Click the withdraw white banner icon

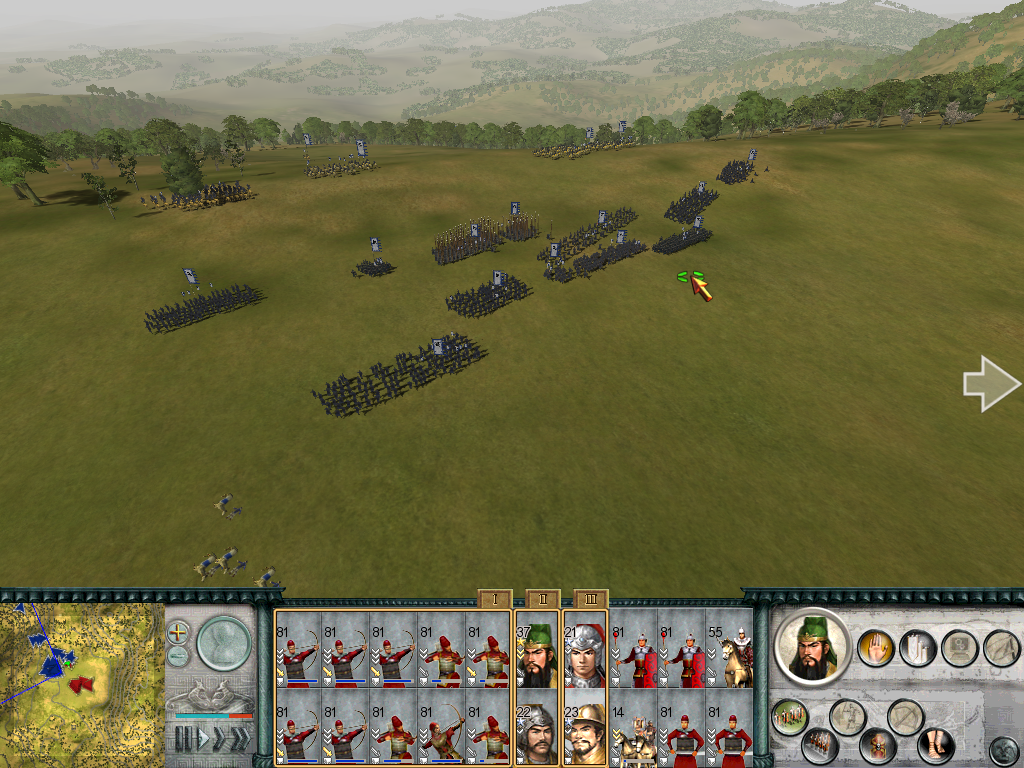coord(917,648)
